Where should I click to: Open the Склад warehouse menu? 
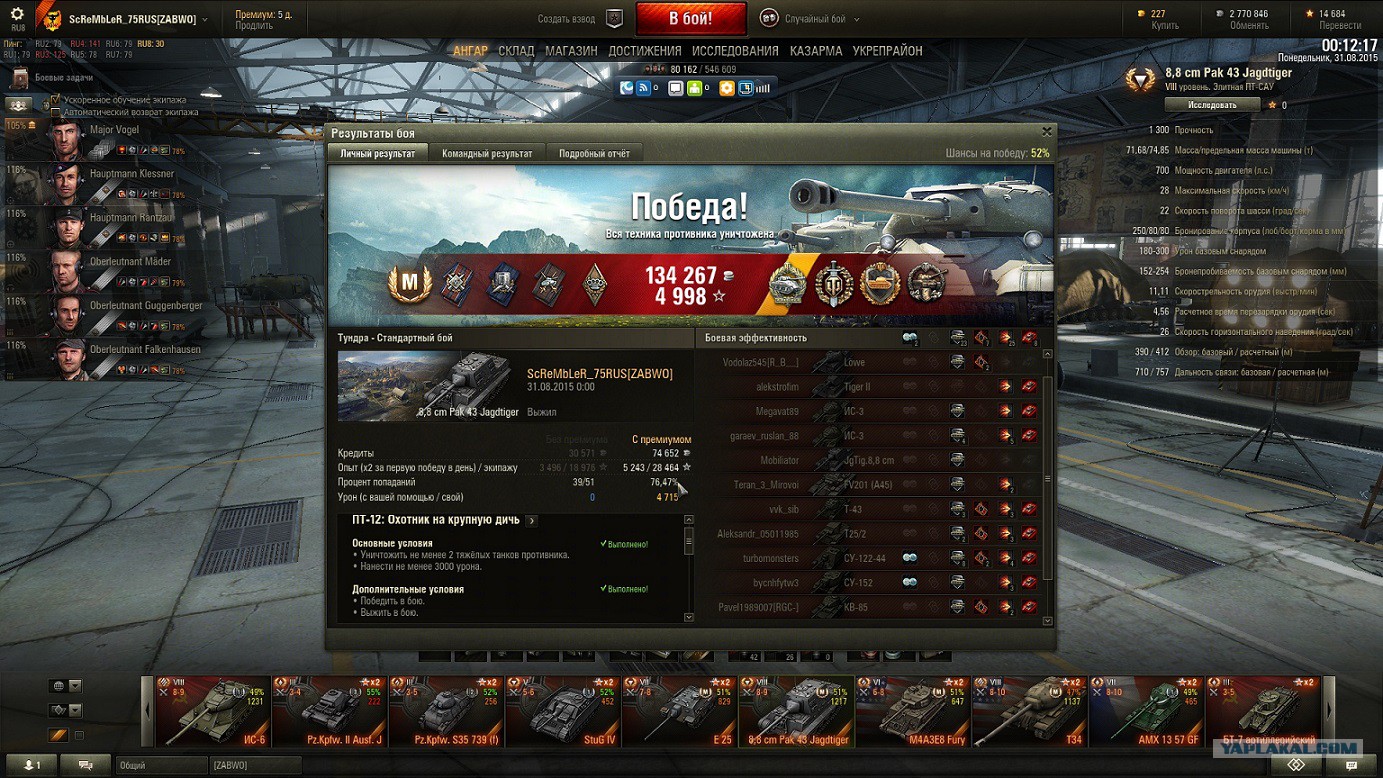point(516,51)
